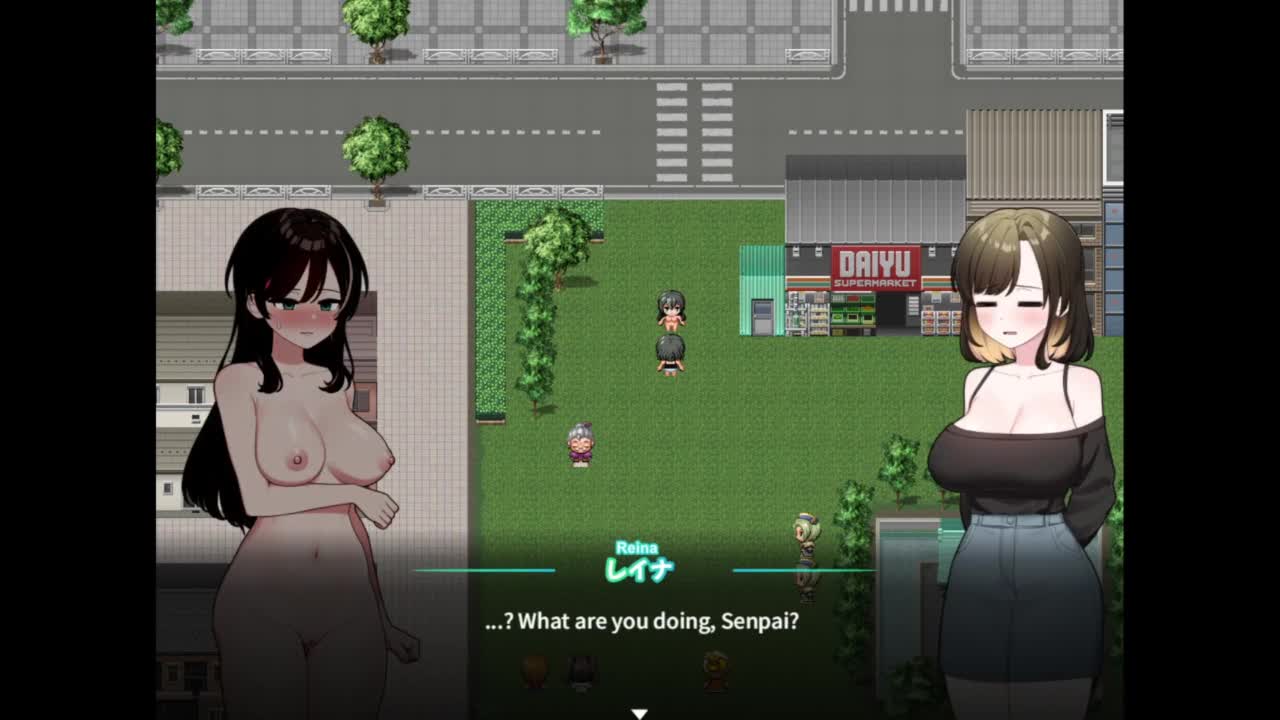1280x720 pixels.
Task: Click the dialogue advance arrow
Action: 639,713
